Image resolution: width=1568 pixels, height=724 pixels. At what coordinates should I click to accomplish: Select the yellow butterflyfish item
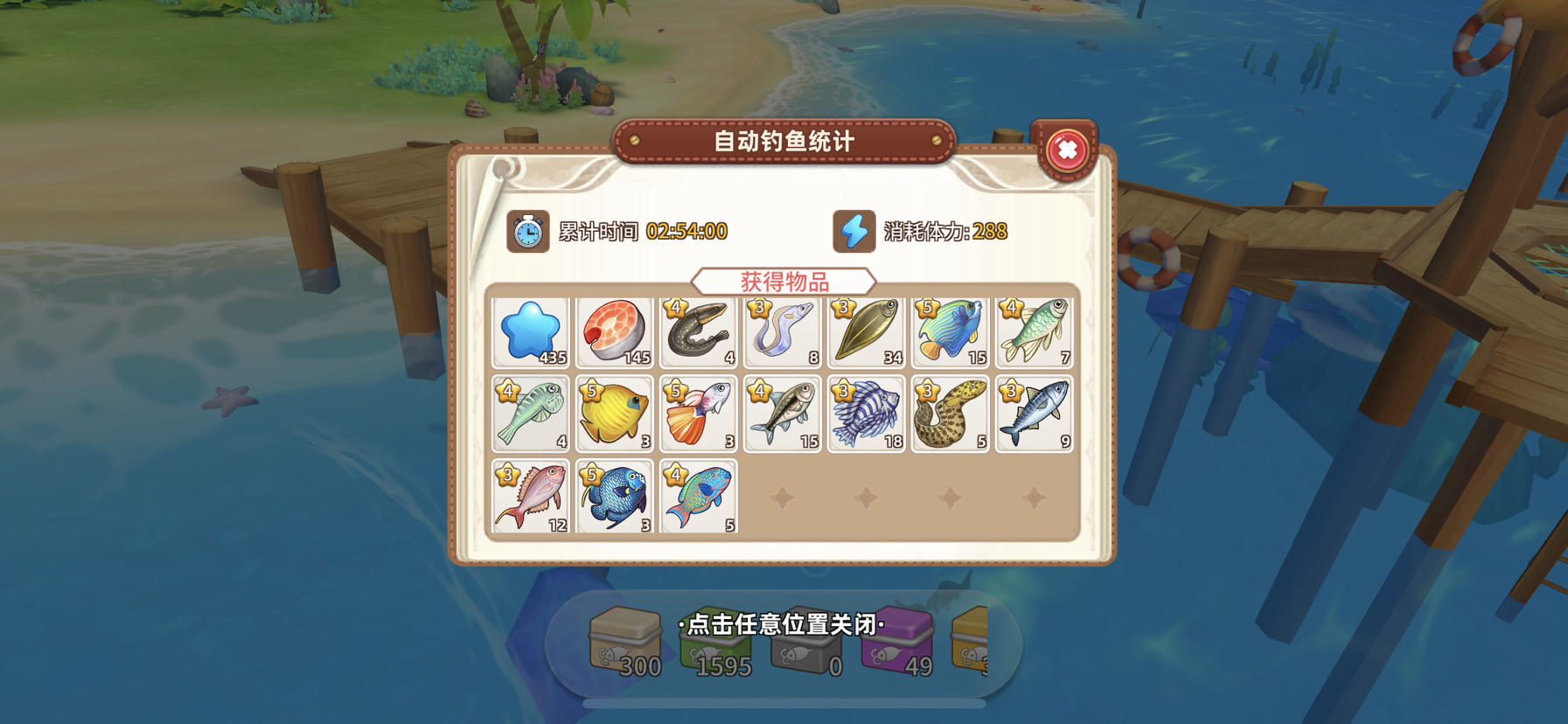614,414
